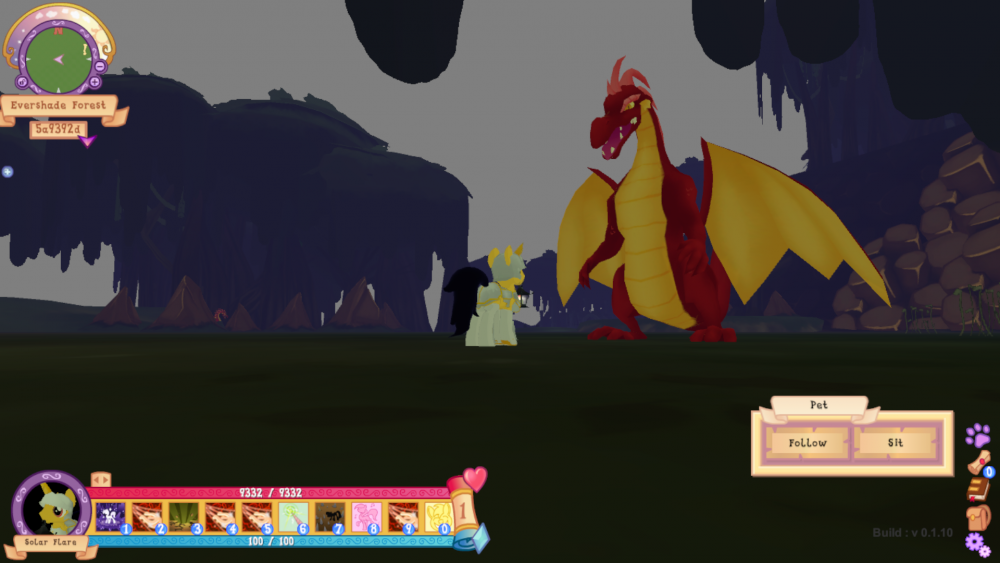Click the small blue plus icon
Image resolution: width=1000 pixels, height=563 pixels.
[7, 172]
